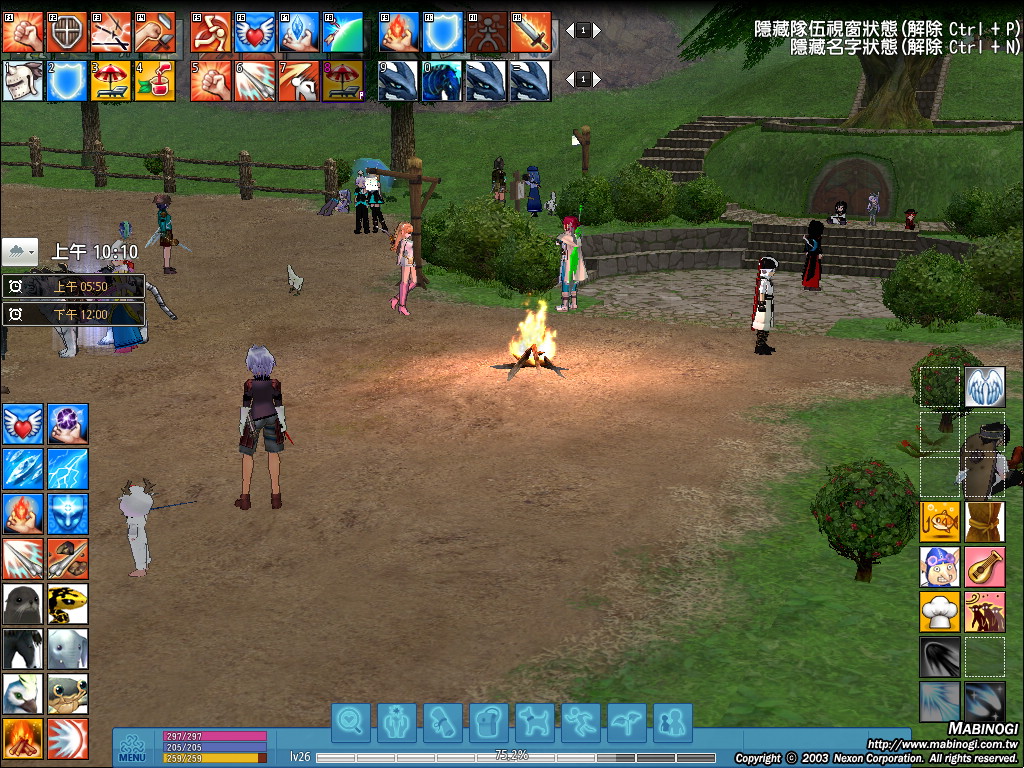The height and width of the screenshot is (768, 1024).
Task: Use the knight helmet hotbar slot
Action: click(x=22, y=81)
